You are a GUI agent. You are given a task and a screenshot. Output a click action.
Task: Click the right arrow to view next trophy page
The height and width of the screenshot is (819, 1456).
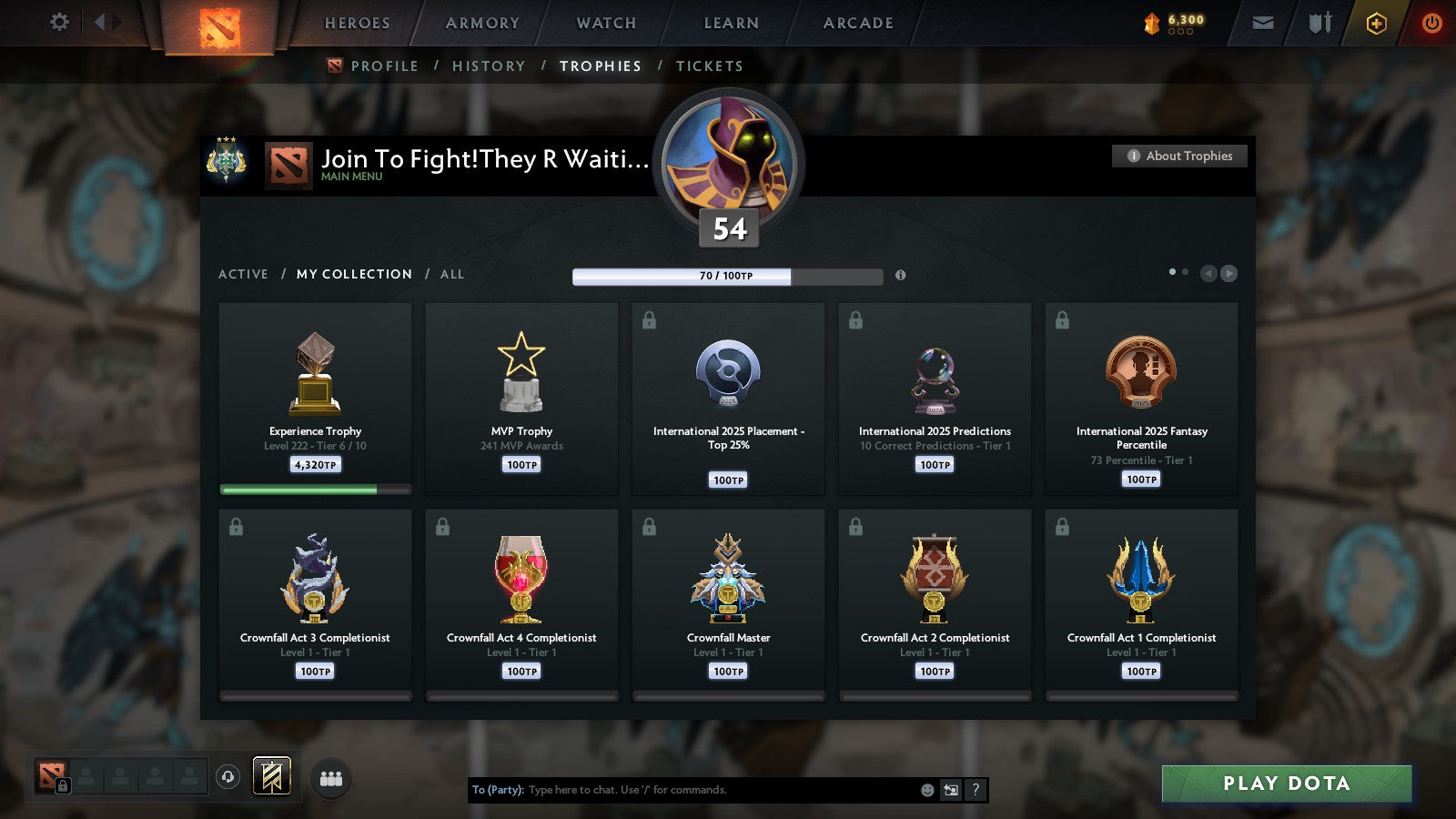(1230, 272)
